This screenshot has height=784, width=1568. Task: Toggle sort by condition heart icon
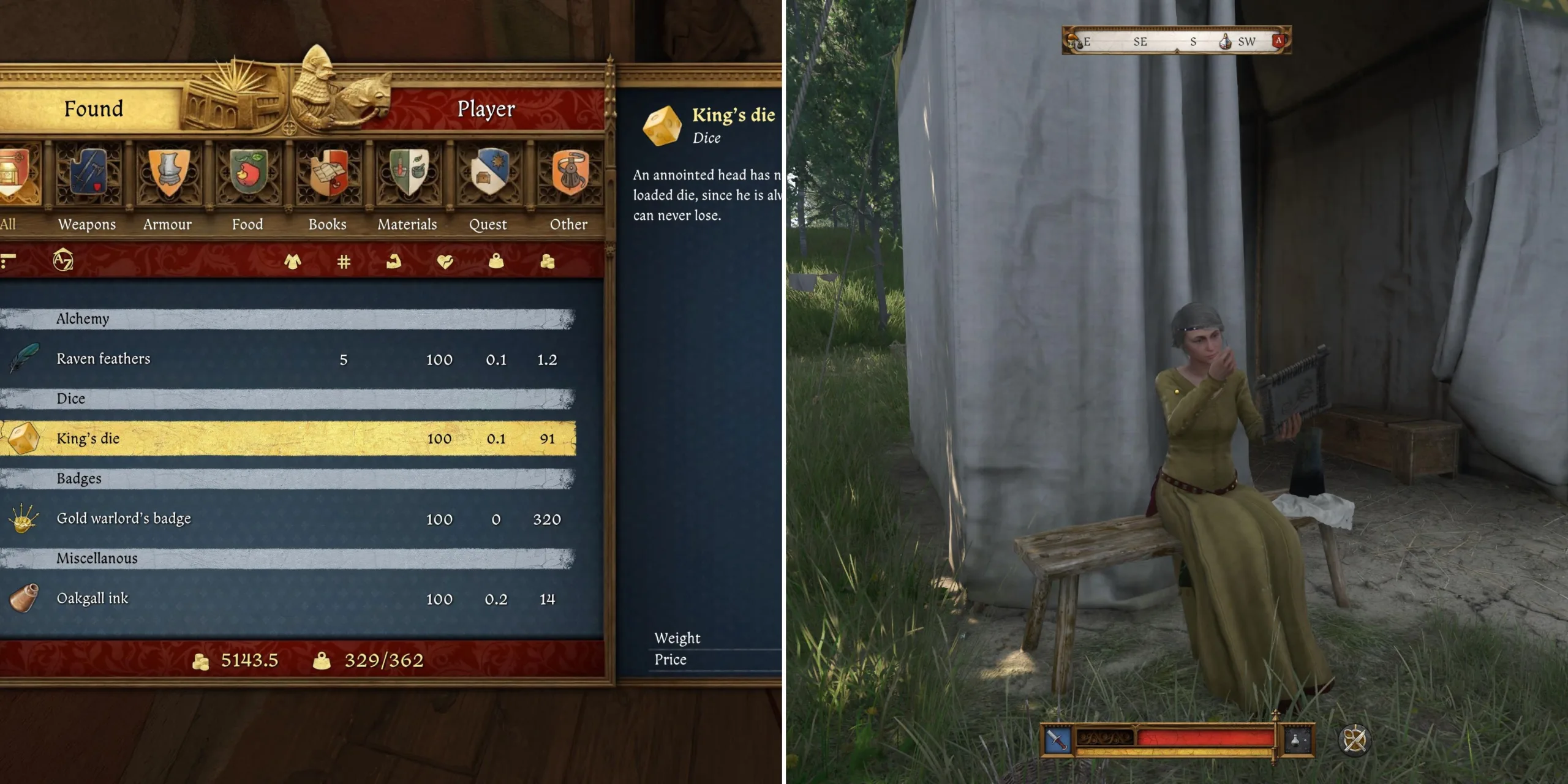pyautogui.click(x=445, y=262)
